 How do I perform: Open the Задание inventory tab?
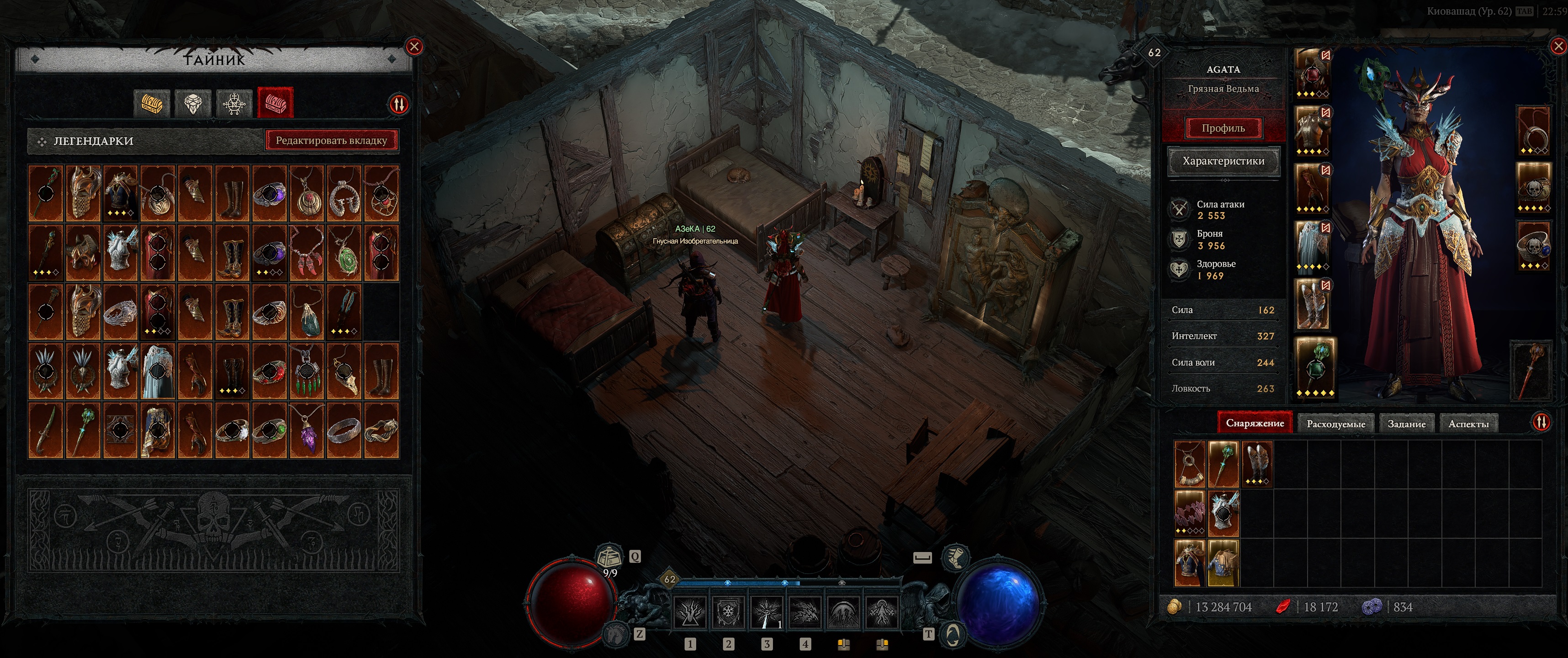1406,424
